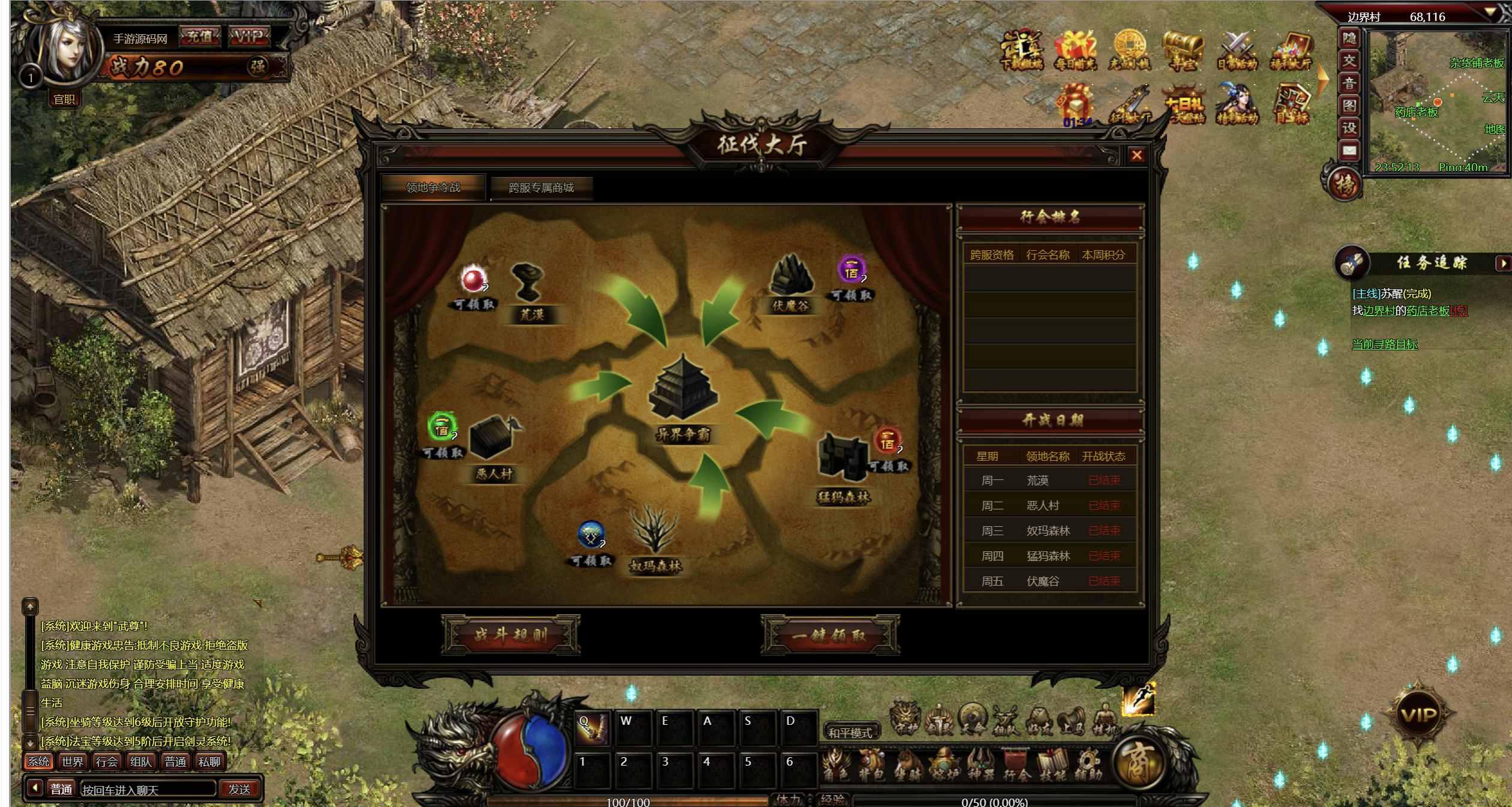Open the mail envelope button
Screen dimensions: 1512x807
[x=1349, y=151]
